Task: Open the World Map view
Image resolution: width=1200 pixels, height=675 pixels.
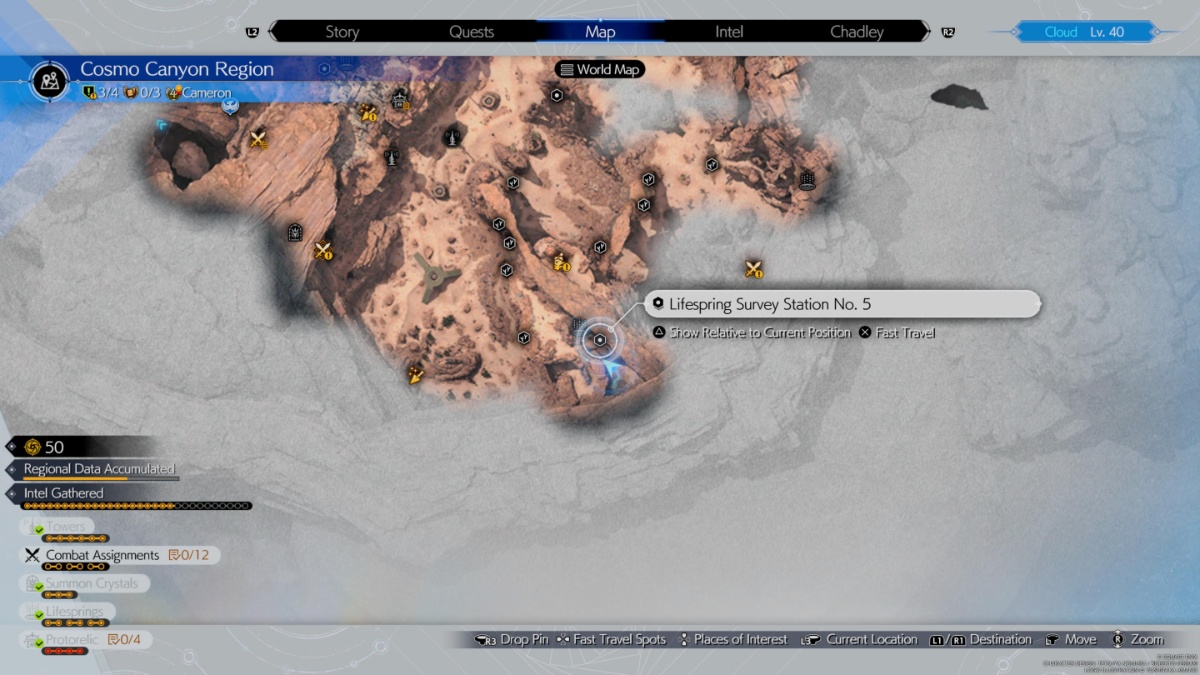Action: coord(600,70)
